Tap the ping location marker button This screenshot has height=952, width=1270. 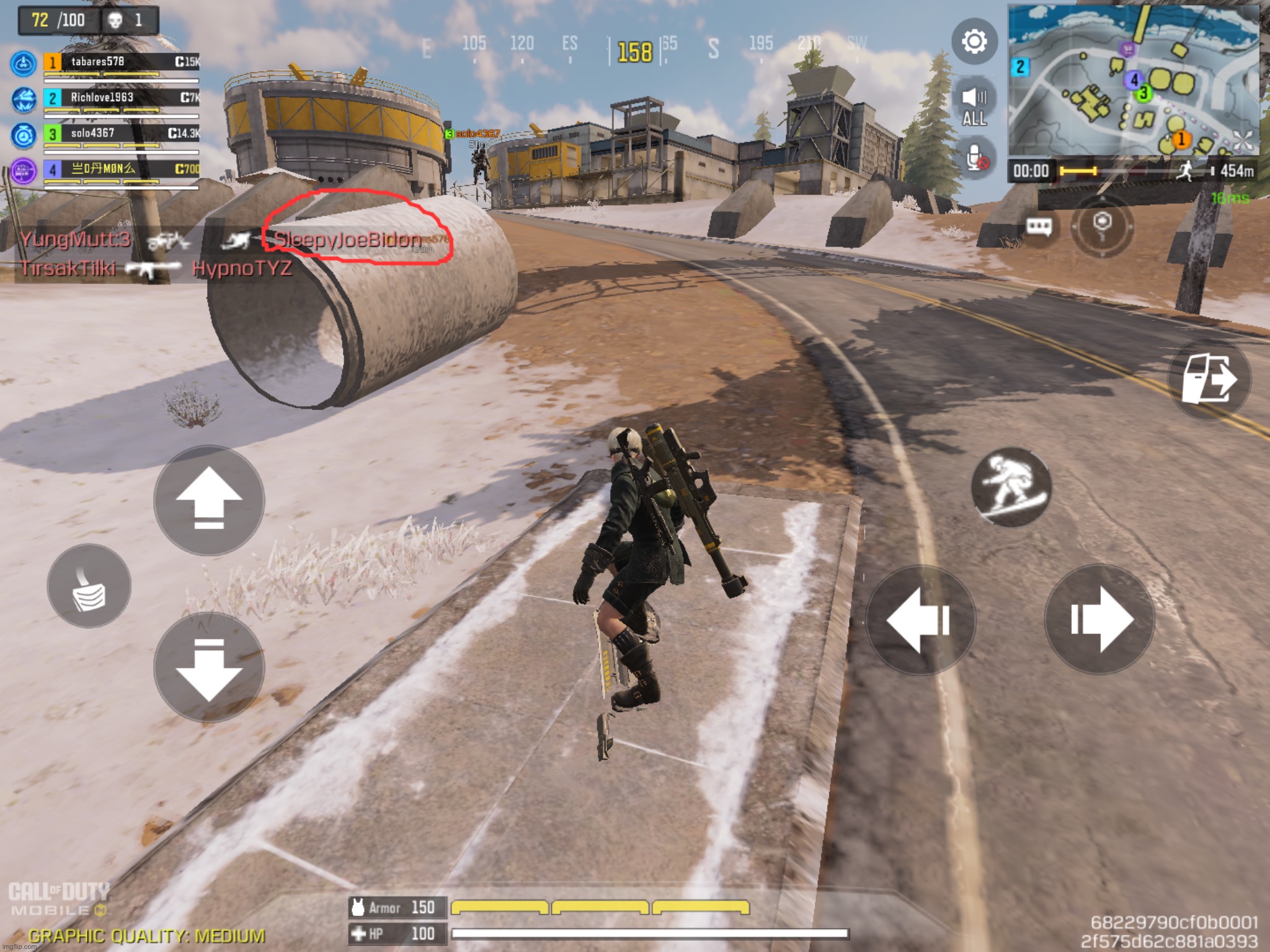1102,226
